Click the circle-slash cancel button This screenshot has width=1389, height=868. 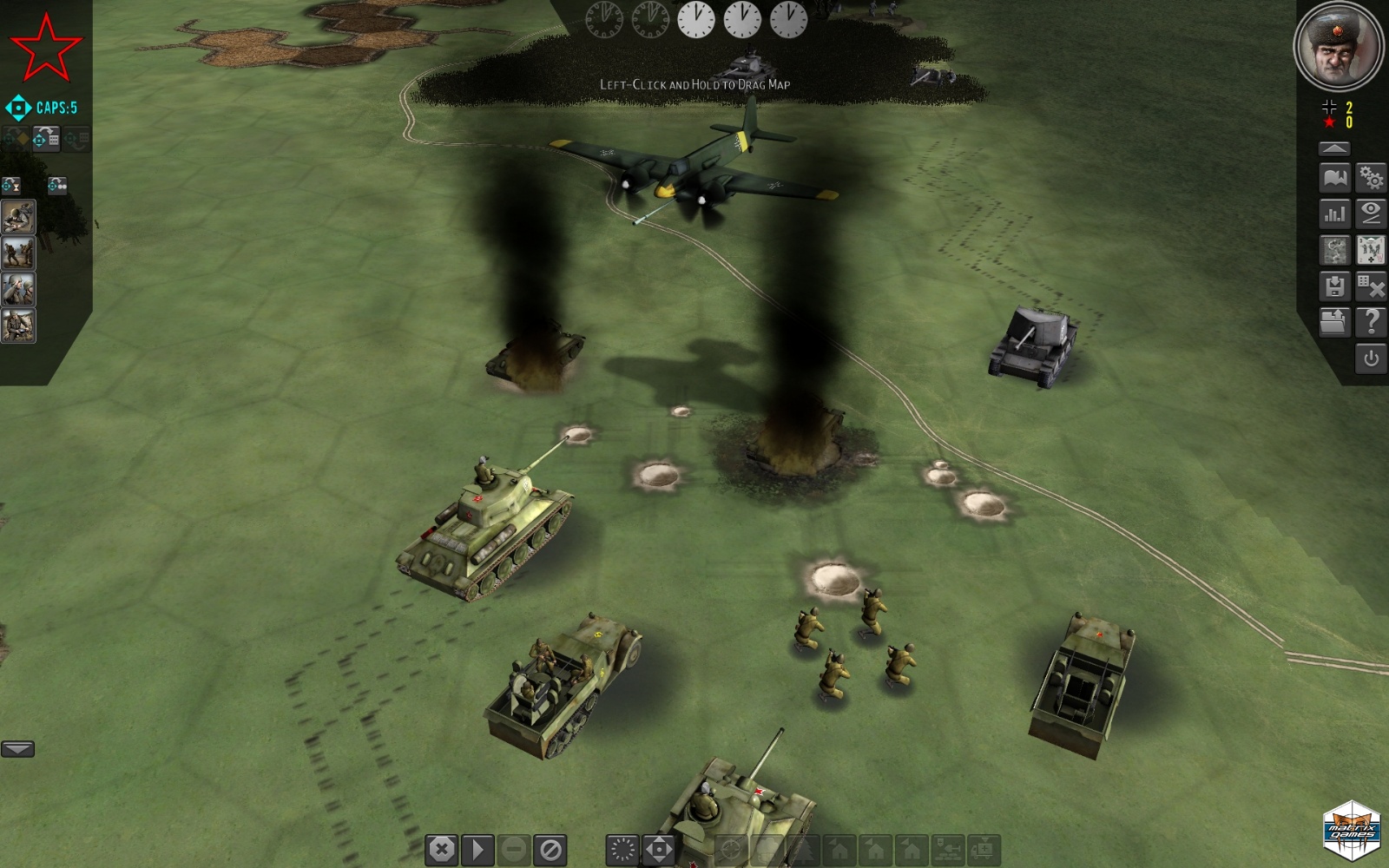tap(550, 850)
